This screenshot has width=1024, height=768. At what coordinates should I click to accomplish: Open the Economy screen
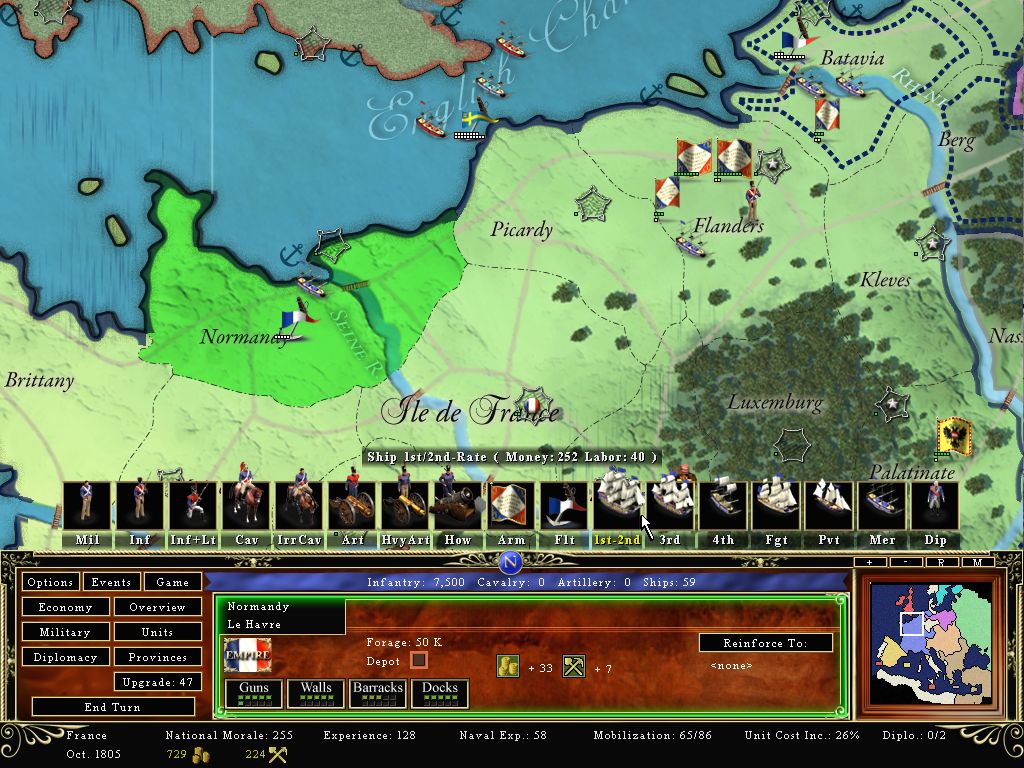click(65, 607)
